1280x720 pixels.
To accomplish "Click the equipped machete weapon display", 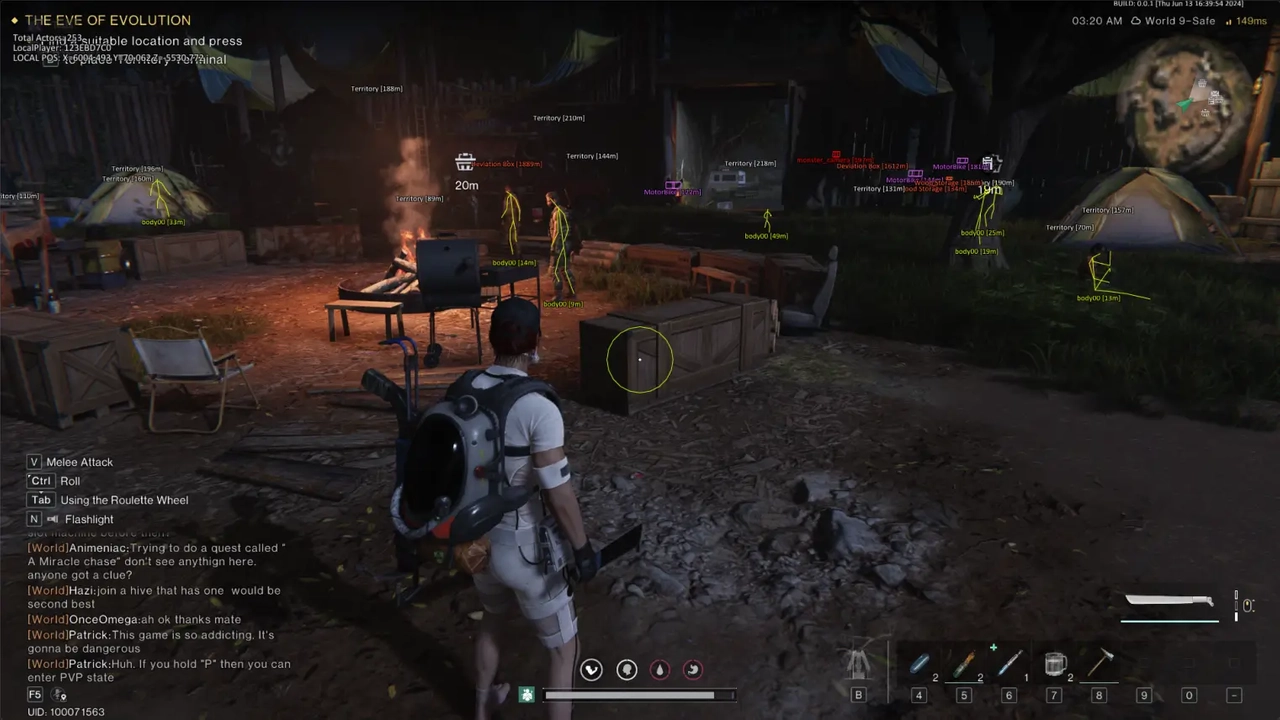I will coord(1169,602).
